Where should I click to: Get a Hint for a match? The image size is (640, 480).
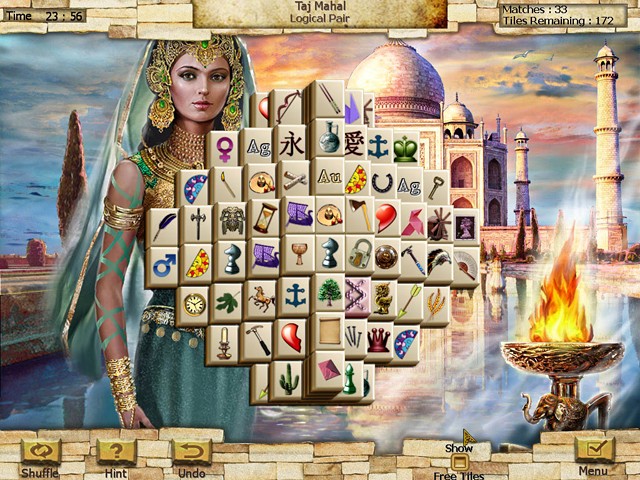coord(117,452)
